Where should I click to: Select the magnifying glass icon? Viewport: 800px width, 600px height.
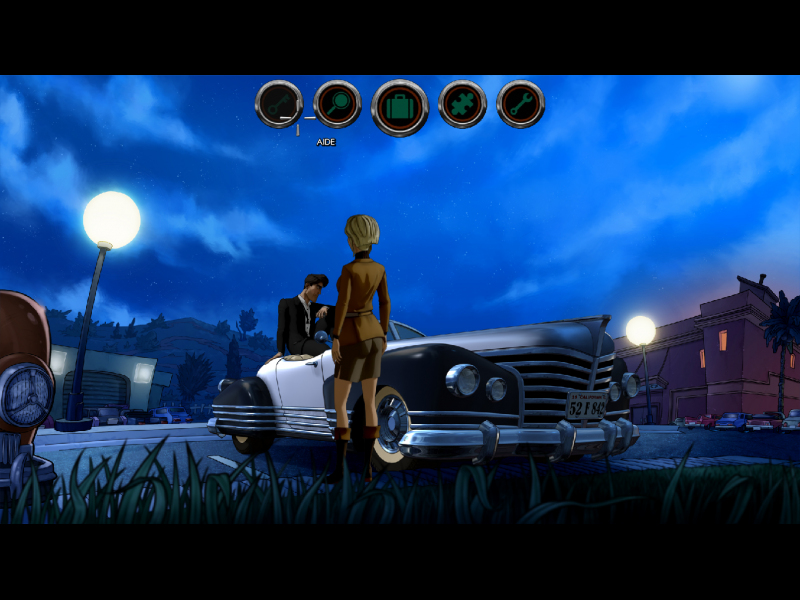(x=338, y=104)
